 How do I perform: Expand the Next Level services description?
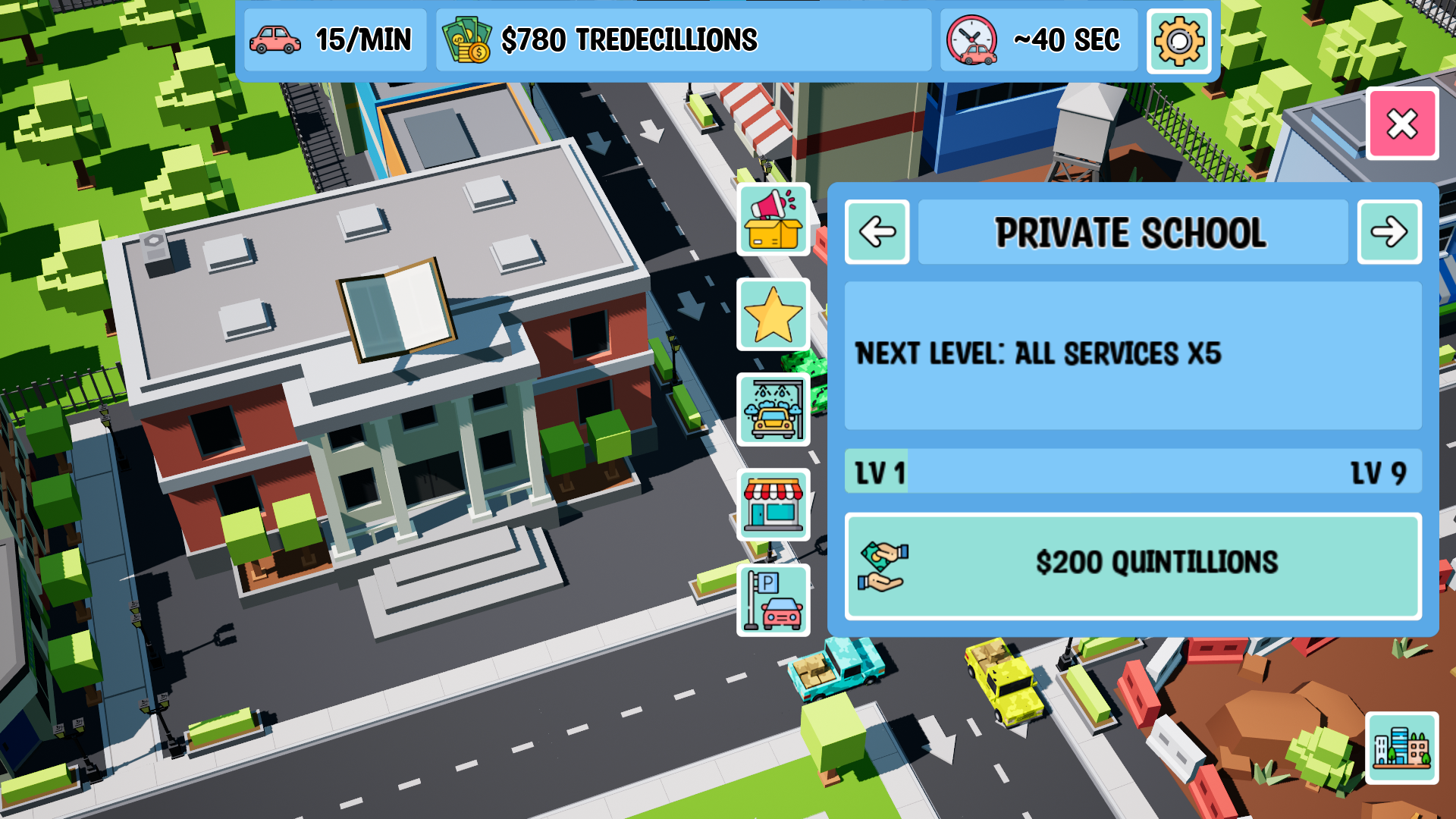click(1132, 356)
